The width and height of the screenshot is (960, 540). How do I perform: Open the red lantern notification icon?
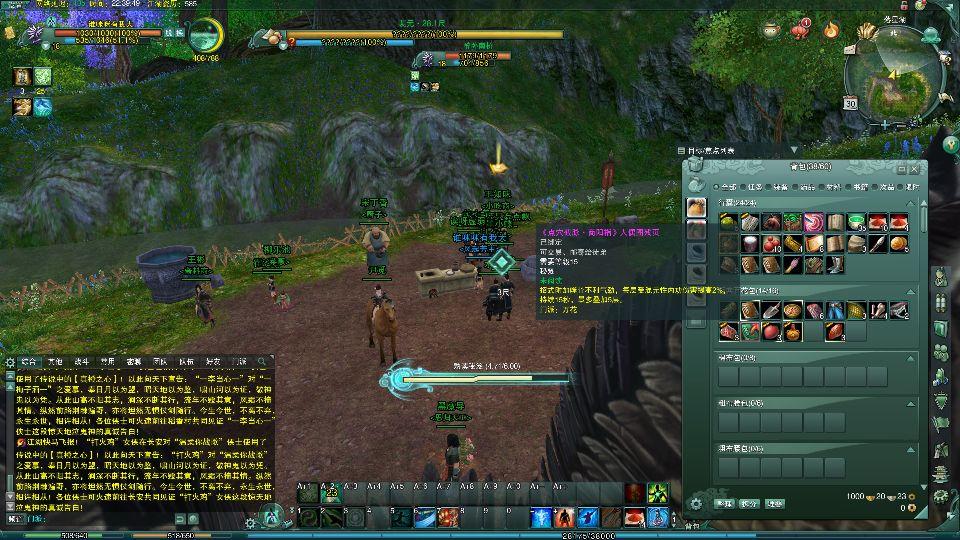coord(798,29)
